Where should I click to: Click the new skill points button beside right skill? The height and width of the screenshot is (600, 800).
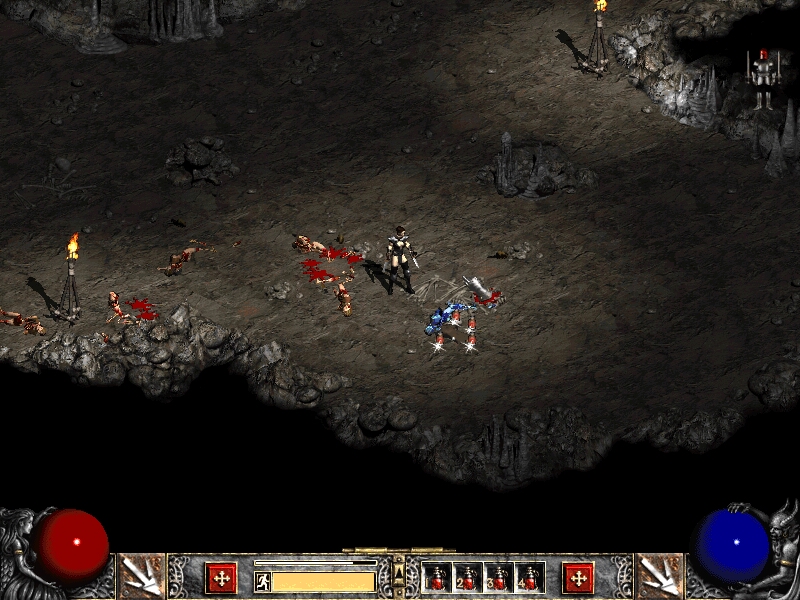pyautogui.click(x=577, y=577)
